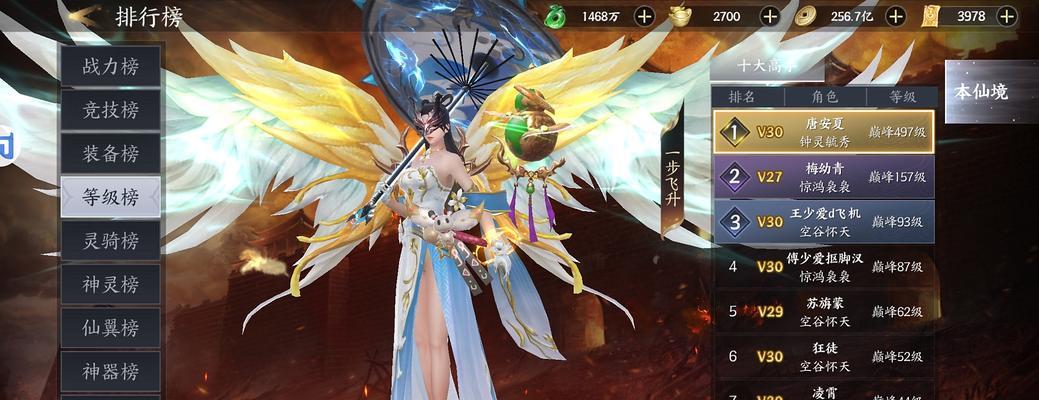1039x400 pixels.
Task: Select the 装备榜 ranking tab
Action: 110,154
